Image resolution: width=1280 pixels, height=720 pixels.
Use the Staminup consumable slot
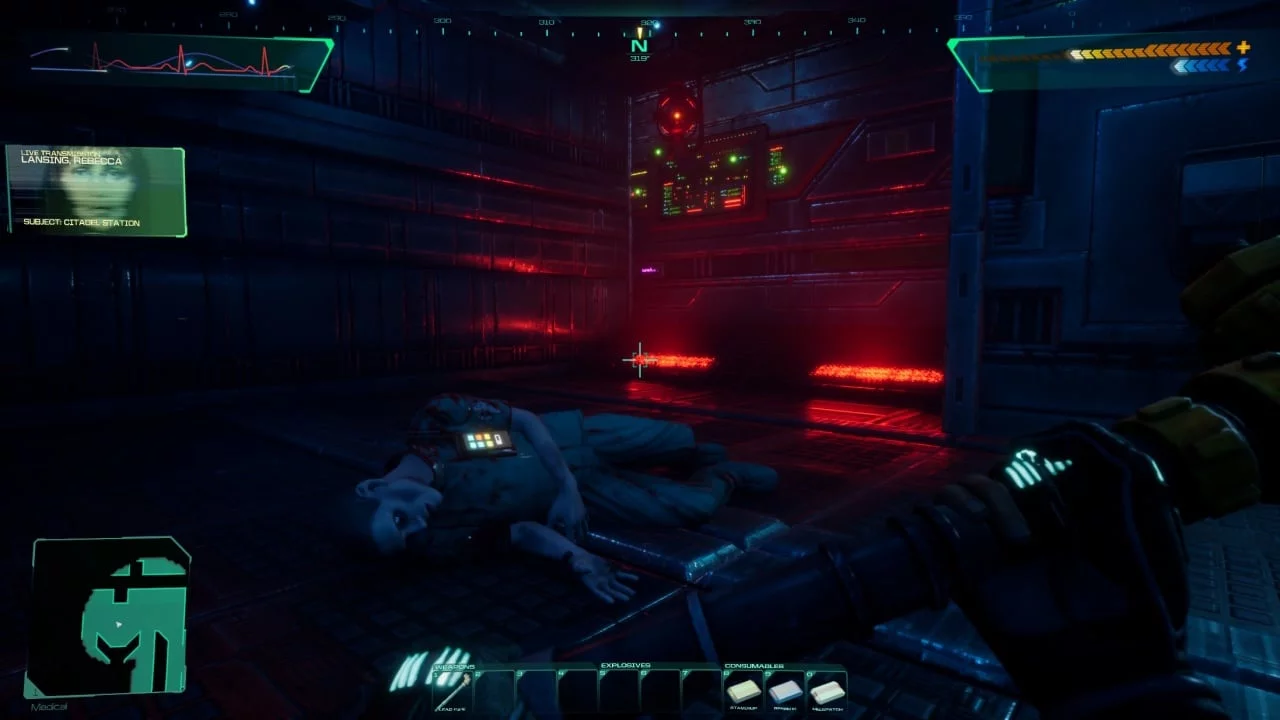tap(744, 691)
